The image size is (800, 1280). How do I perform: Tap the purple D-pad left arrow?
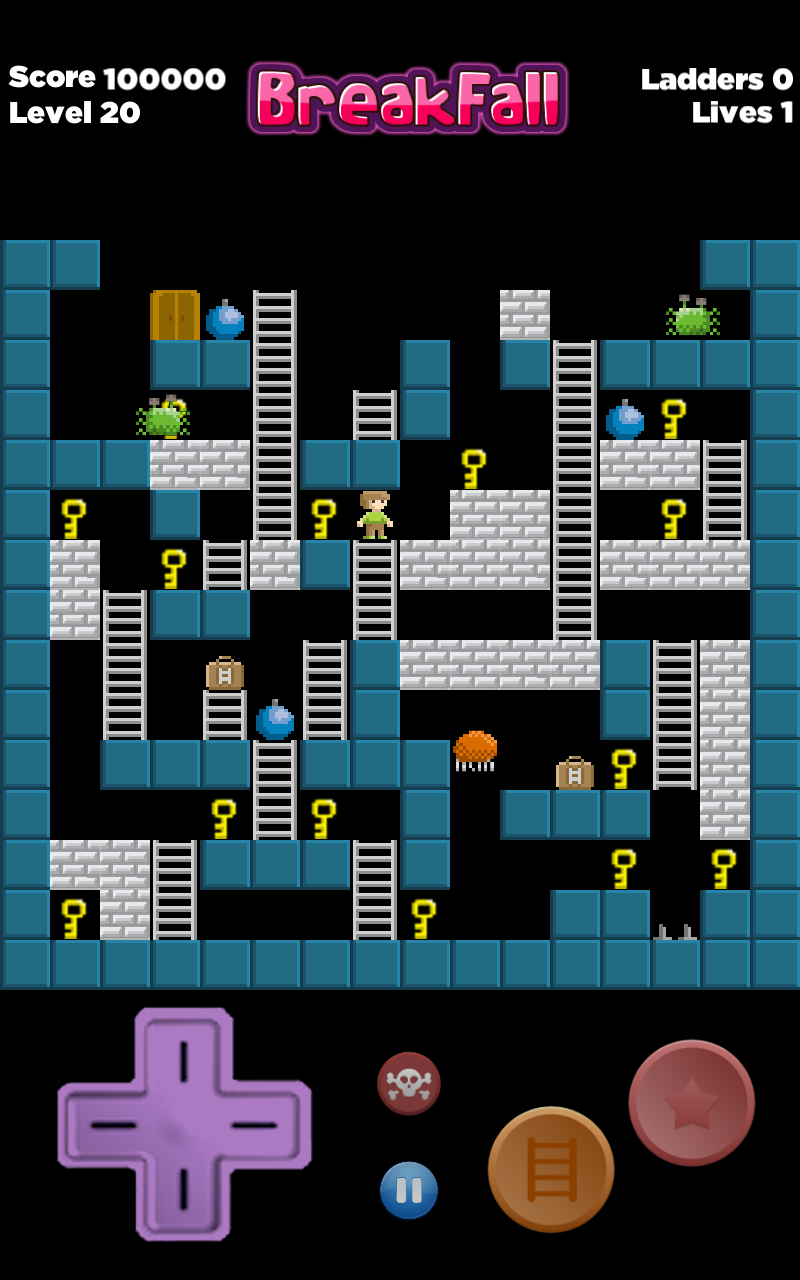tap(108, 1125)
